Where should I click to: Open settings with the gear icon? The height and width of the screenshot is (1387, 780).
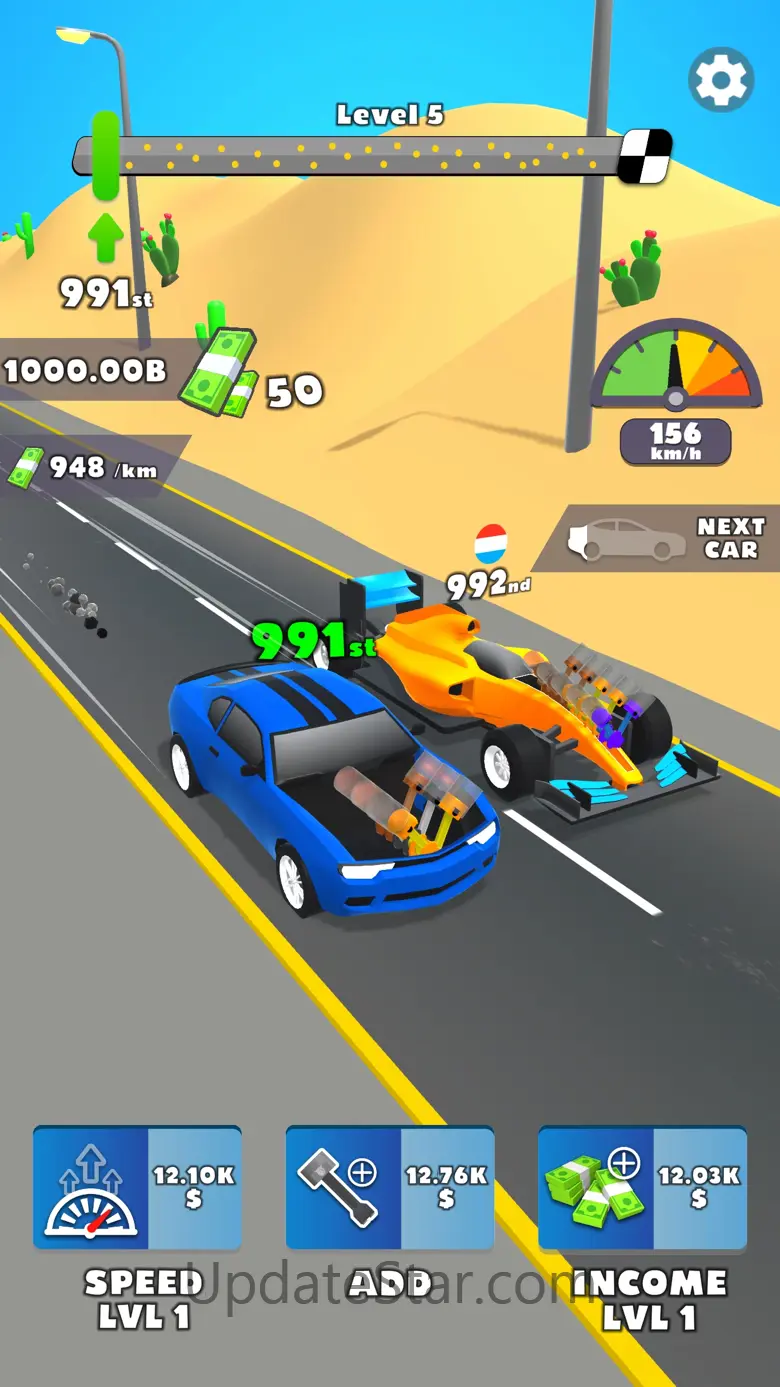[x=721, y=80]
